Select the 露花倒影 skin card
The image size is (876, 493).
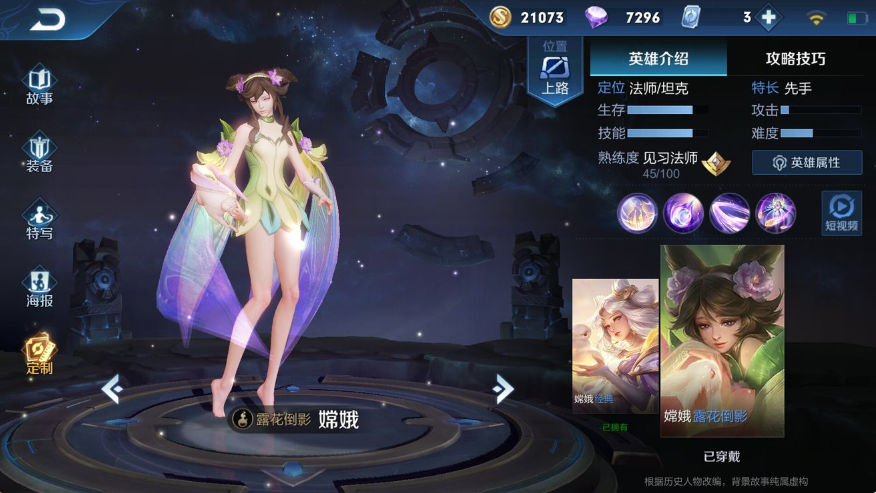[722, 340]
